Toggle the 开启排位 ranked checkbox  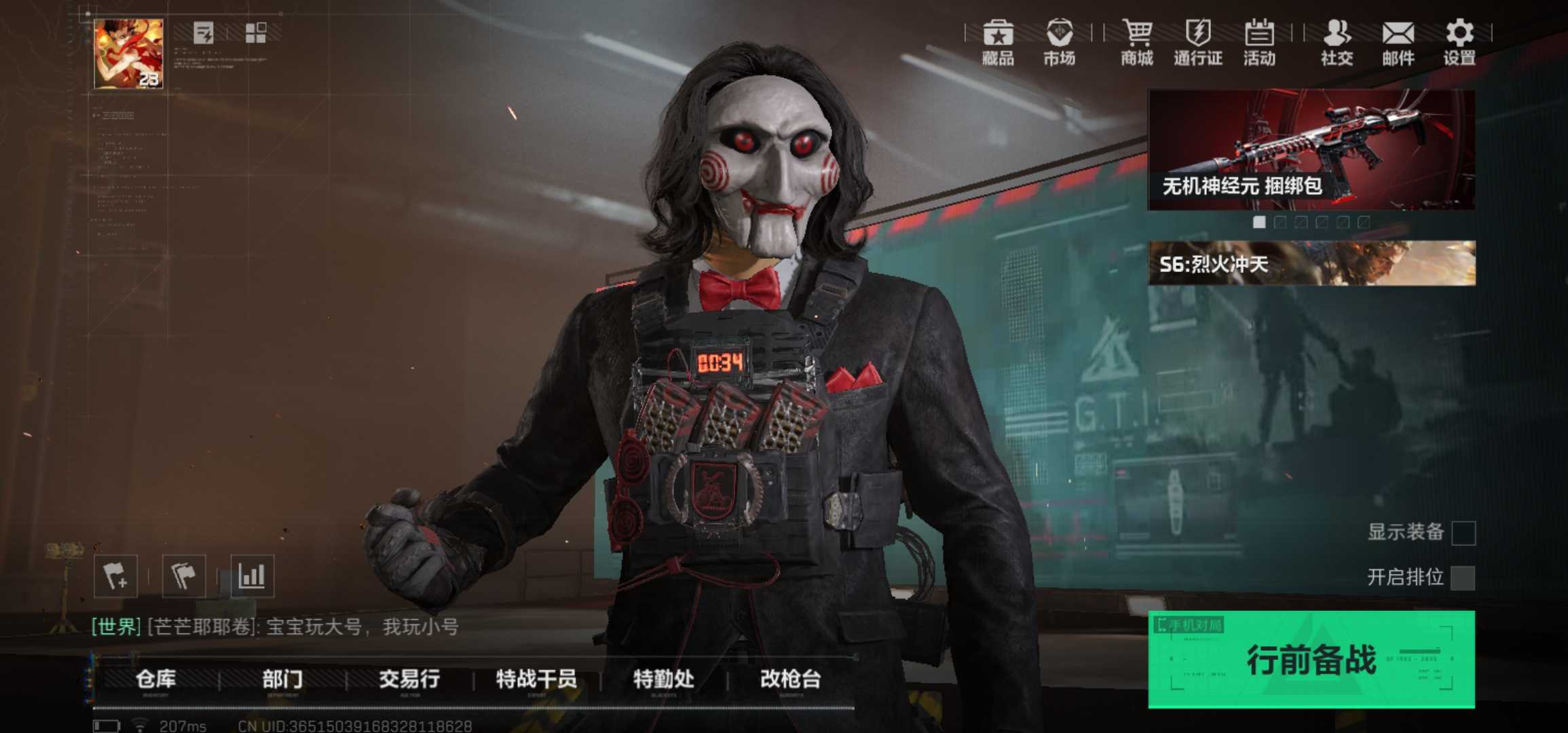[x=1463, y=578]
